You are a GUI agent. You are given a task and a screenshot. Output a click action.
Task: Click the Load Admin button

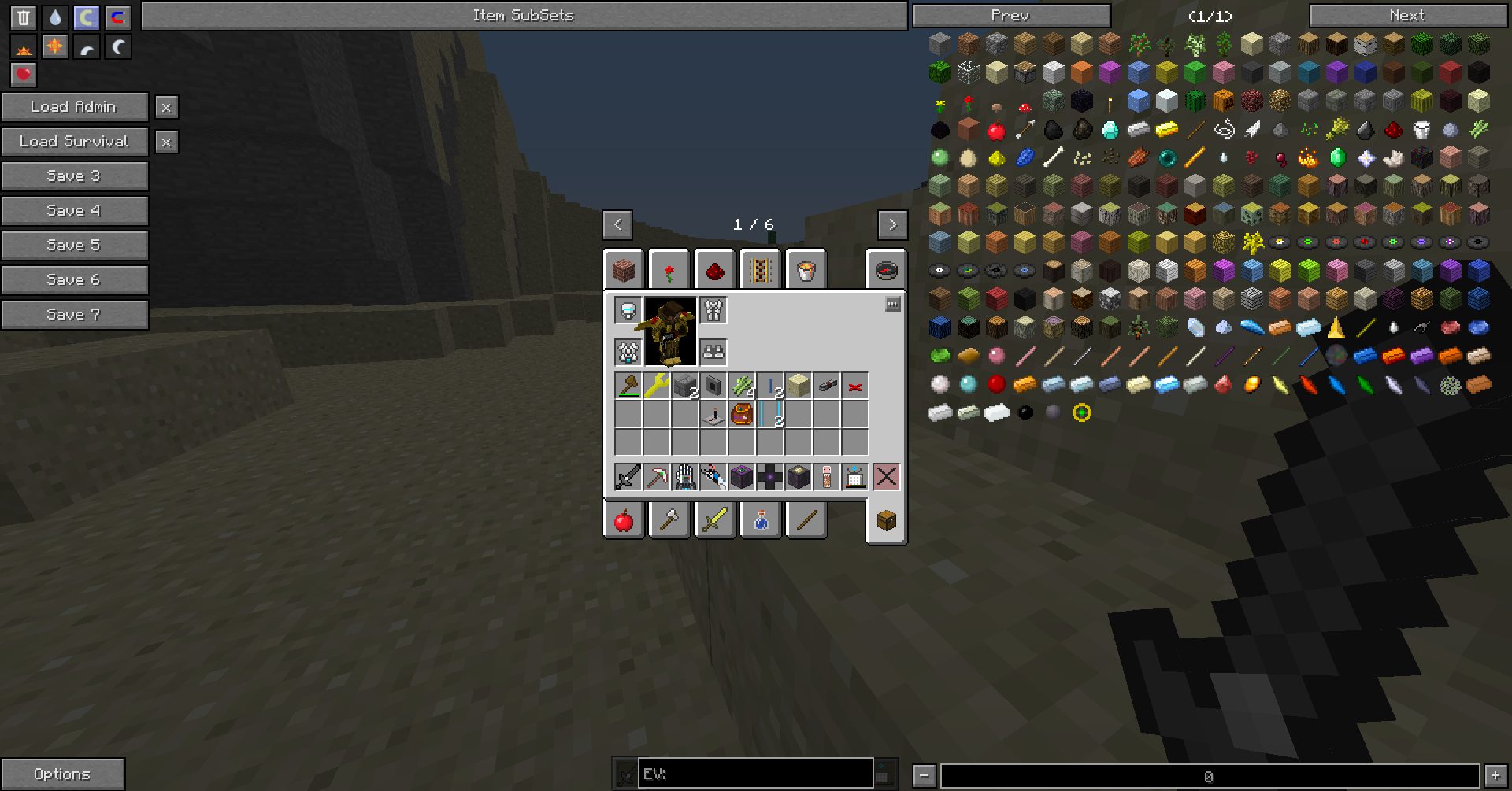74,107
